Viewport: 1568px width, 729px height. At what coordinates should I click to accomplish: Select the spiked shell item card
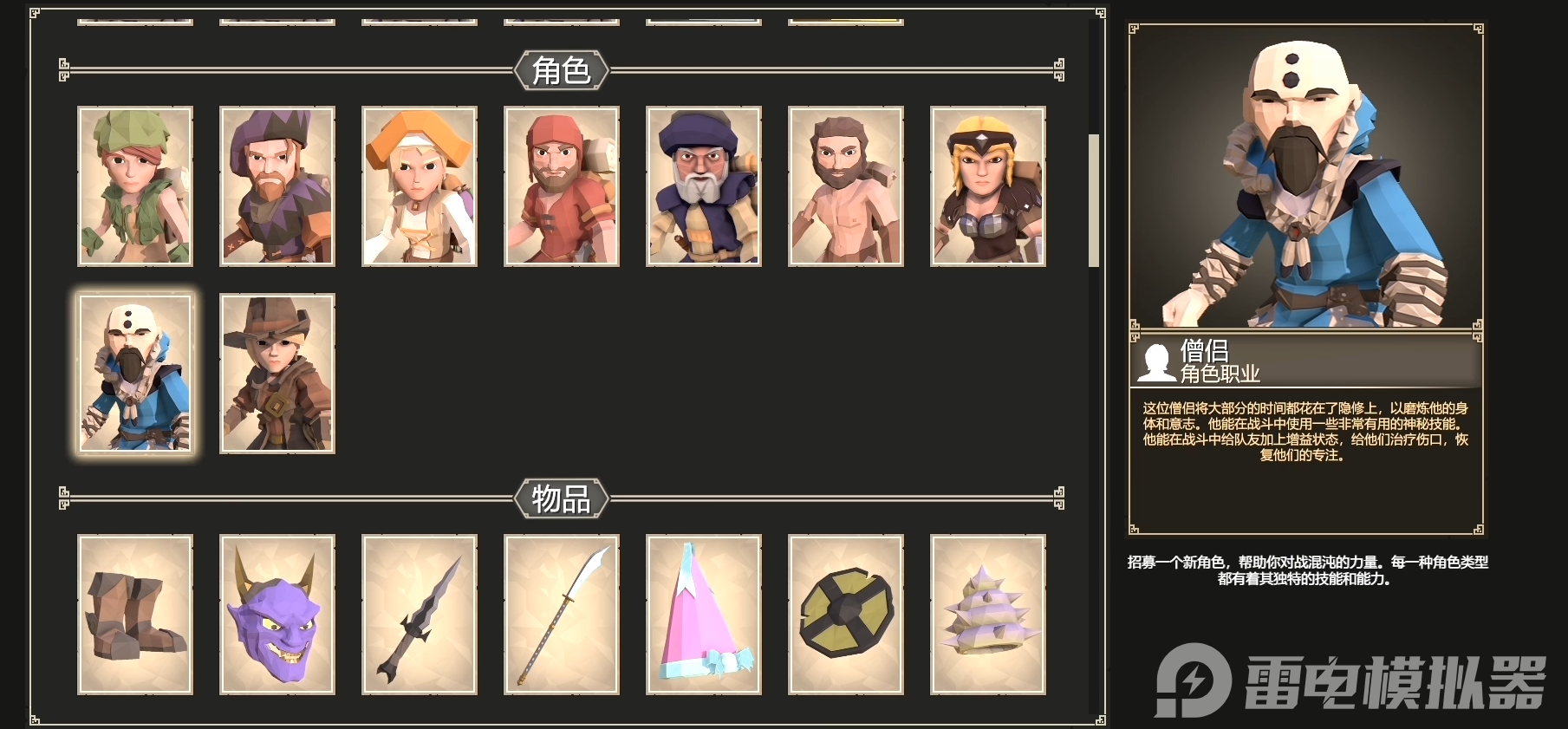[987, 615]
